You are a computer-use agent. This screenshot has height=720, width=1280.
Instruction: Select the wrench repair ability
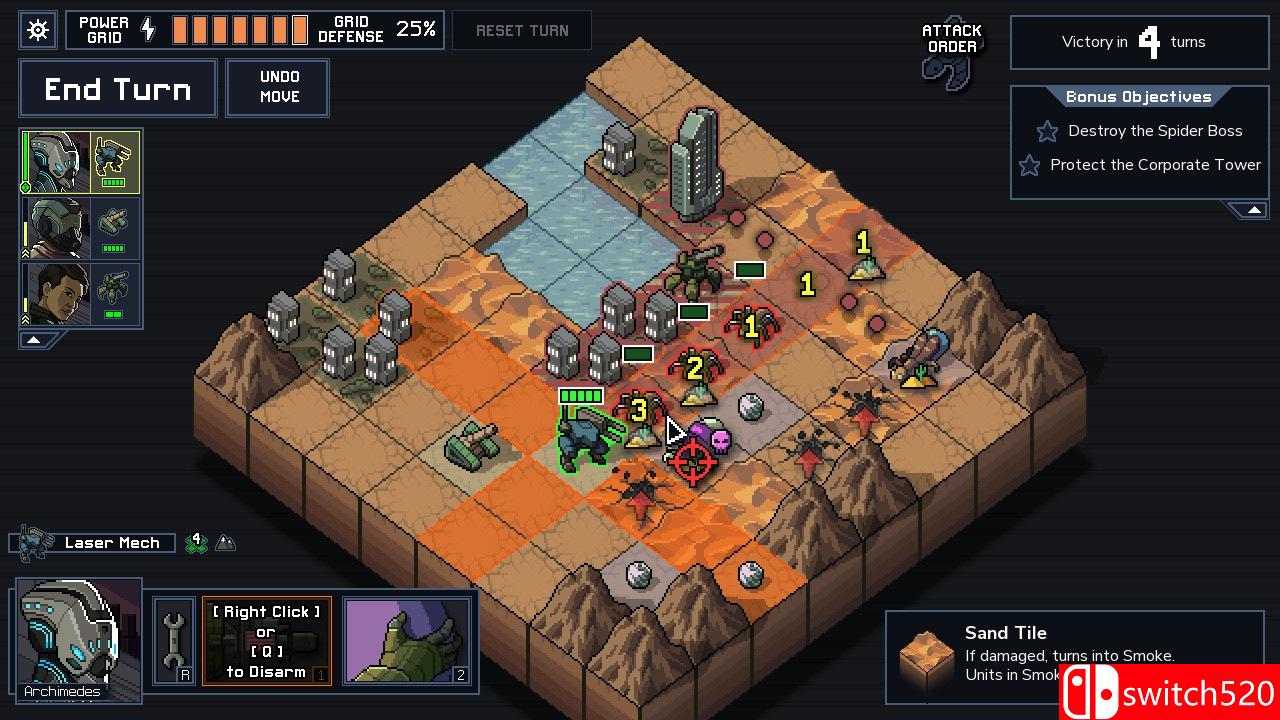point(171,639)
